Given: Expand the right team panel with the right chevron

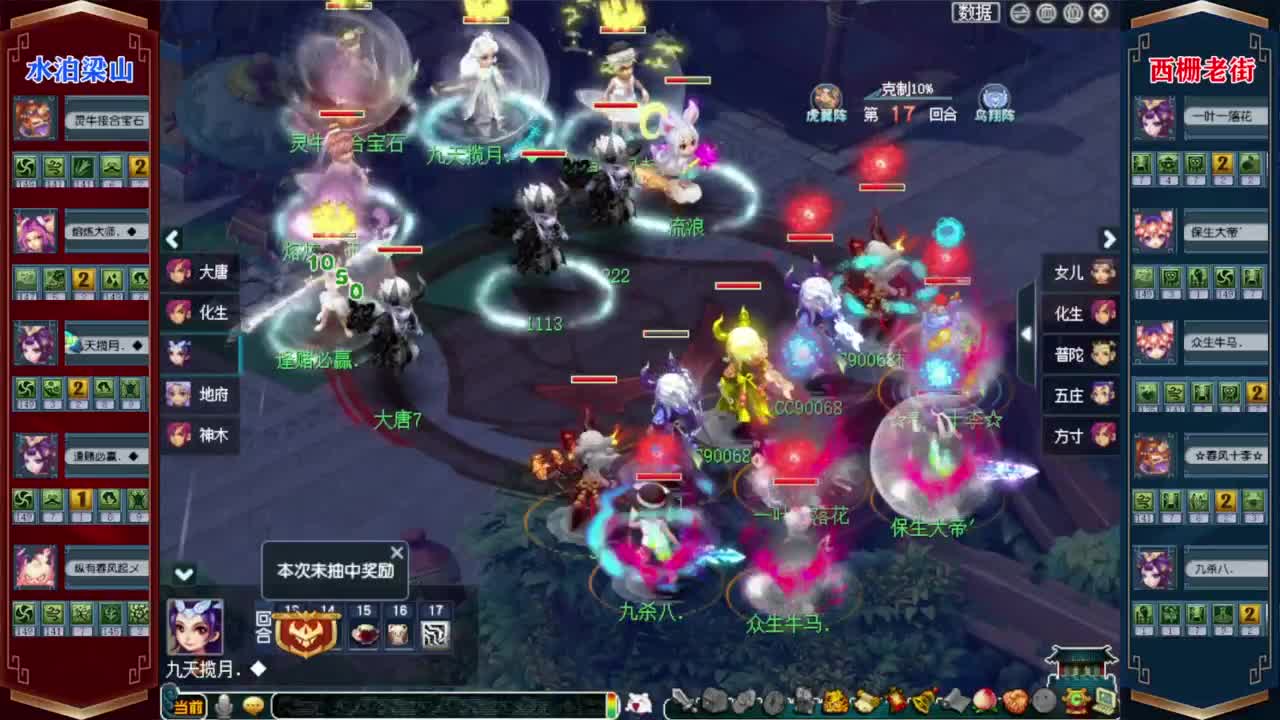Looking at the screenshot, I should pyautogui.click(x=1108, y=240).
